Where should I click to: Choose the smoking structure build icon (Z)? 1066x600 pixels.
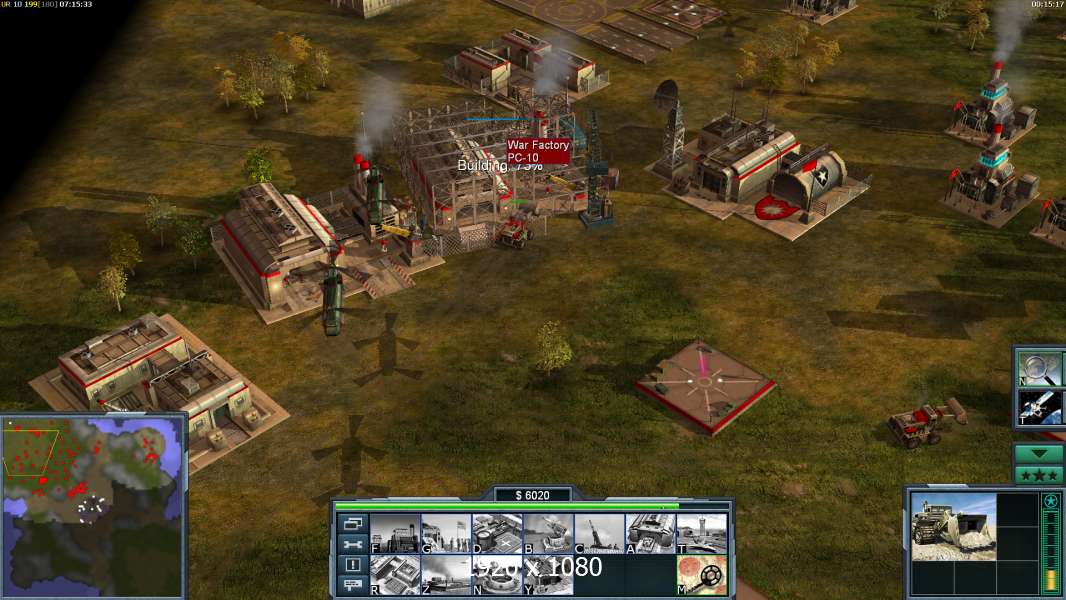click(x=446, y=575)
